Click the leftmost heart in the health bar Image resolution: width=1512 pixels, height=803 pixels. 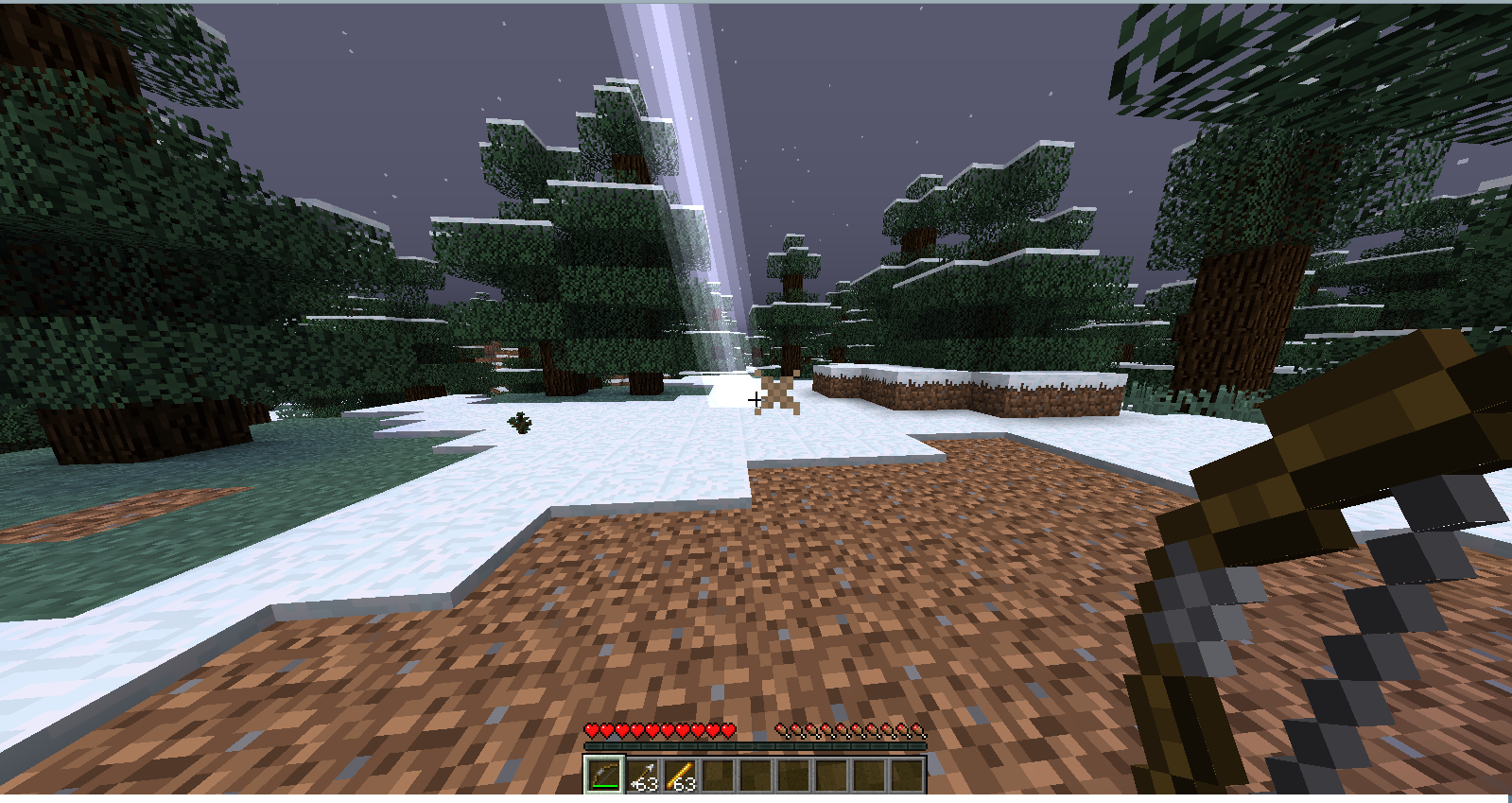coord(592,730)
